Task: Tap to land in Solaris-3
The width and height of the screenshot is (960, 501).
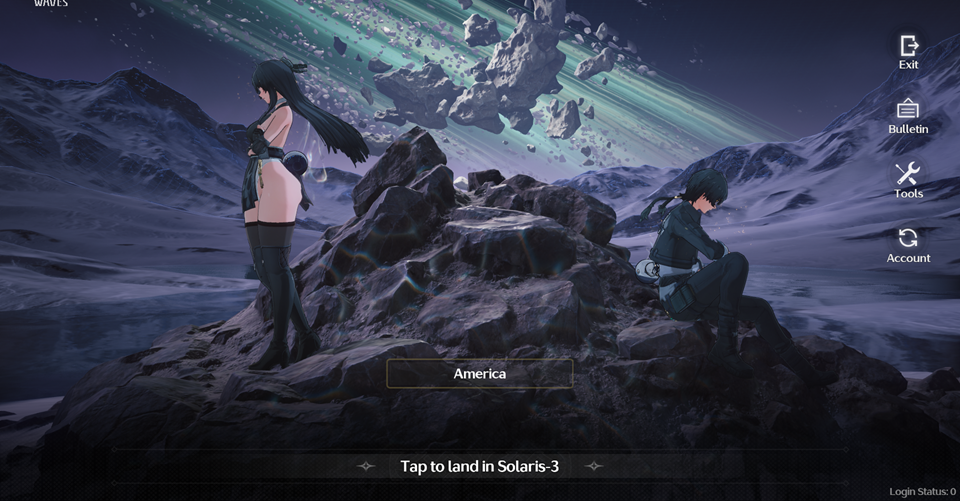Action: [x=480, y=466]
